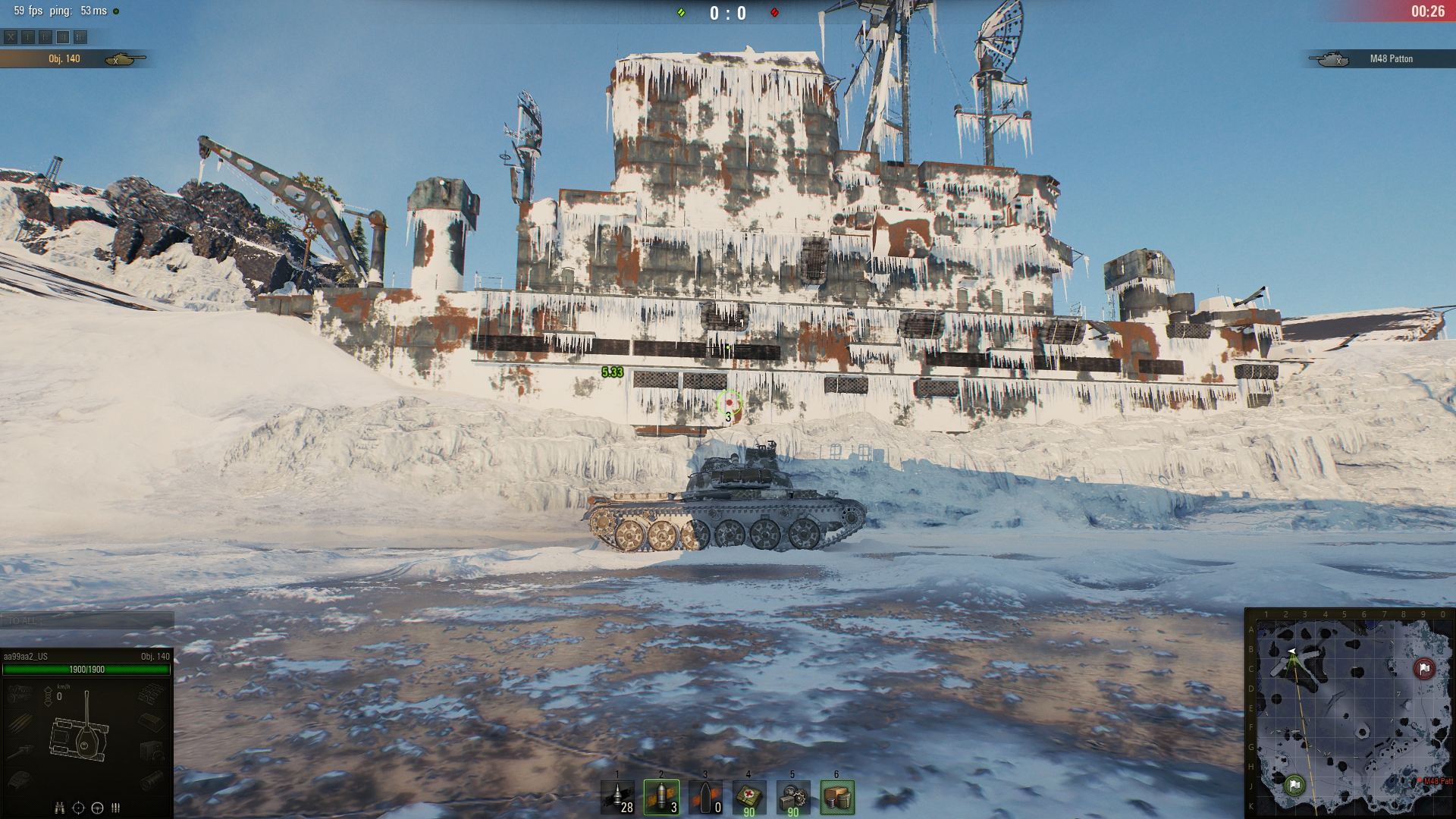Hide the team panel with the X button

pyautogui.click(x=11, y=36)
